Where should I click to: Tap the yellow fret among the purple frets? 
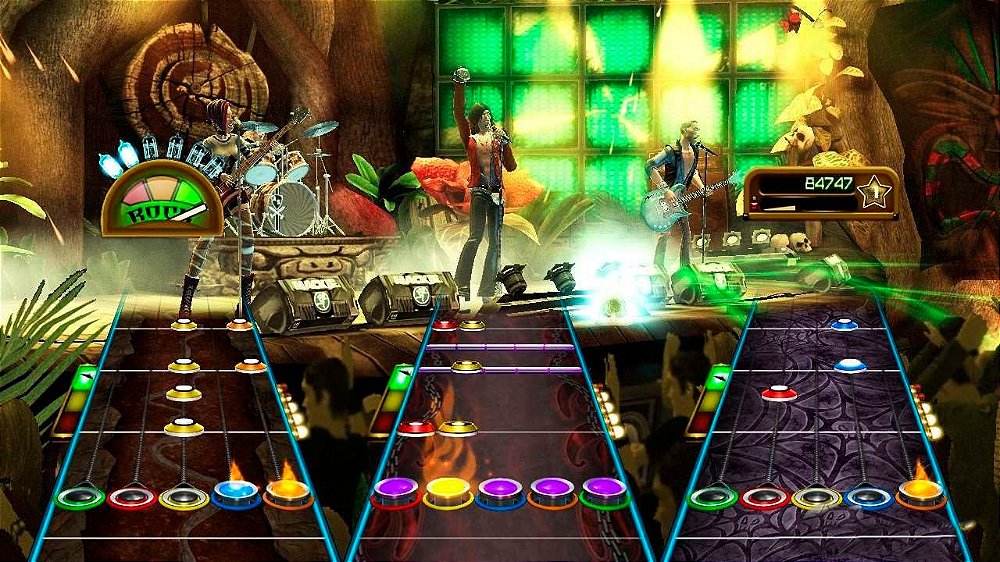point(447,491)
